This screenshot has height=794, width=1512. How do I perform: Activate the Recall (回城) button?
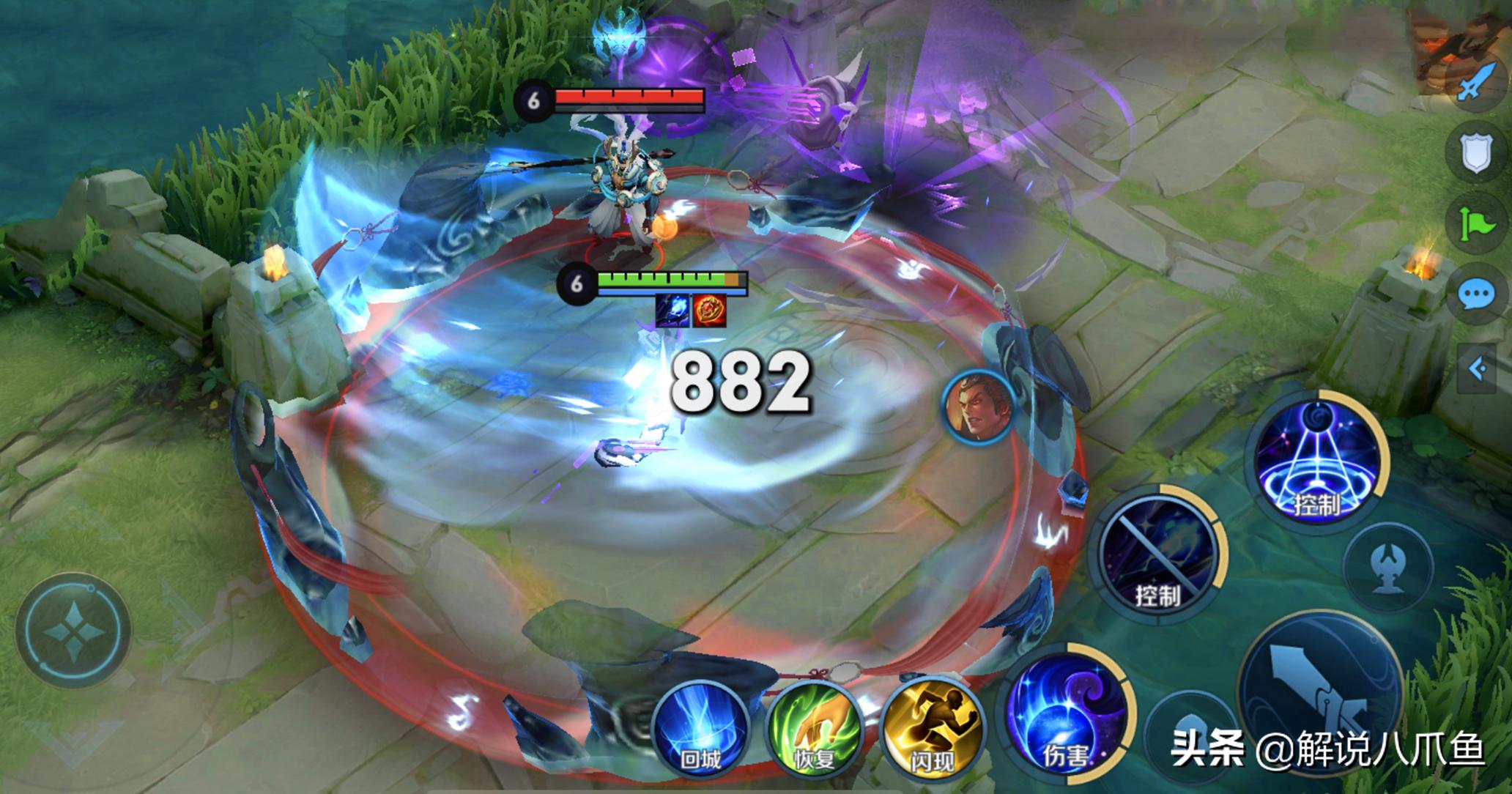click(x=700, y=727)
